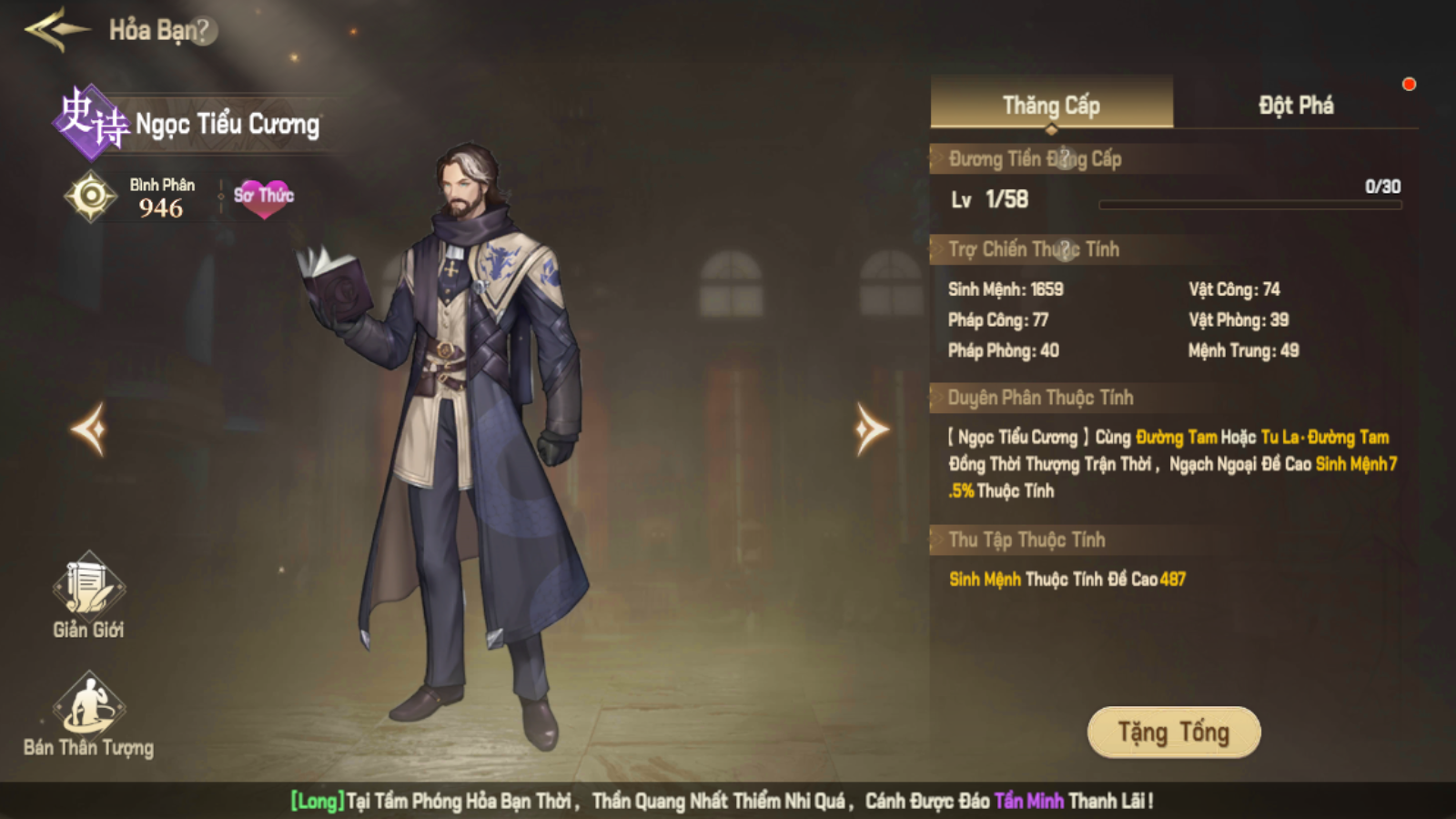1456x819 pixels.
Task: Show previous companion with left arrow
Action: 90,429
